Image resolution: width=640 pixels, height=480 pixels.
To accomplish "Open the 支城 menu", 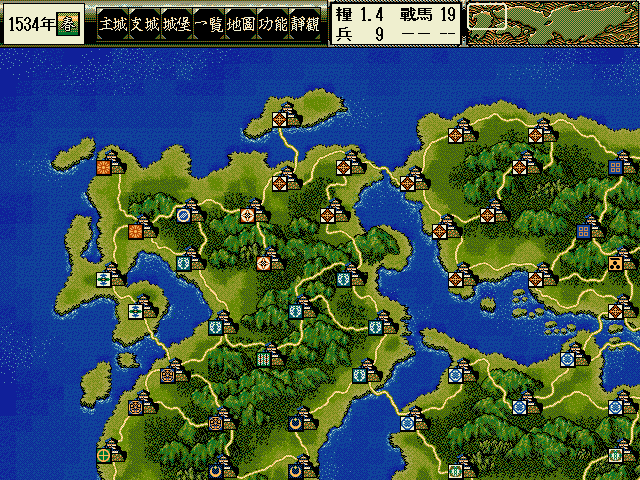I will click(144, 24).
